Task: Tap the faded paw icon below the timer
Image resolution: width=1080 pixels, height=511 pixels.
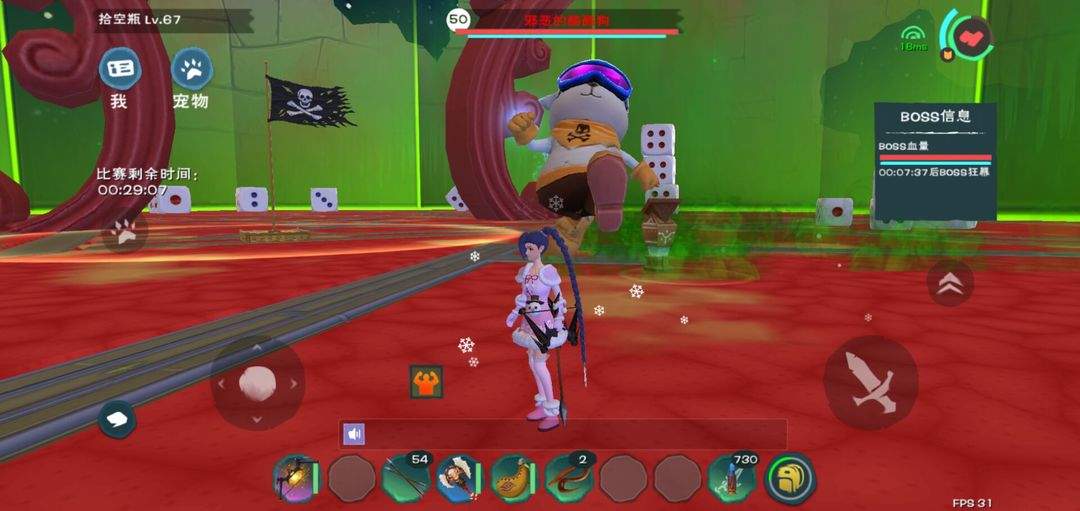Action: point(124,233)
